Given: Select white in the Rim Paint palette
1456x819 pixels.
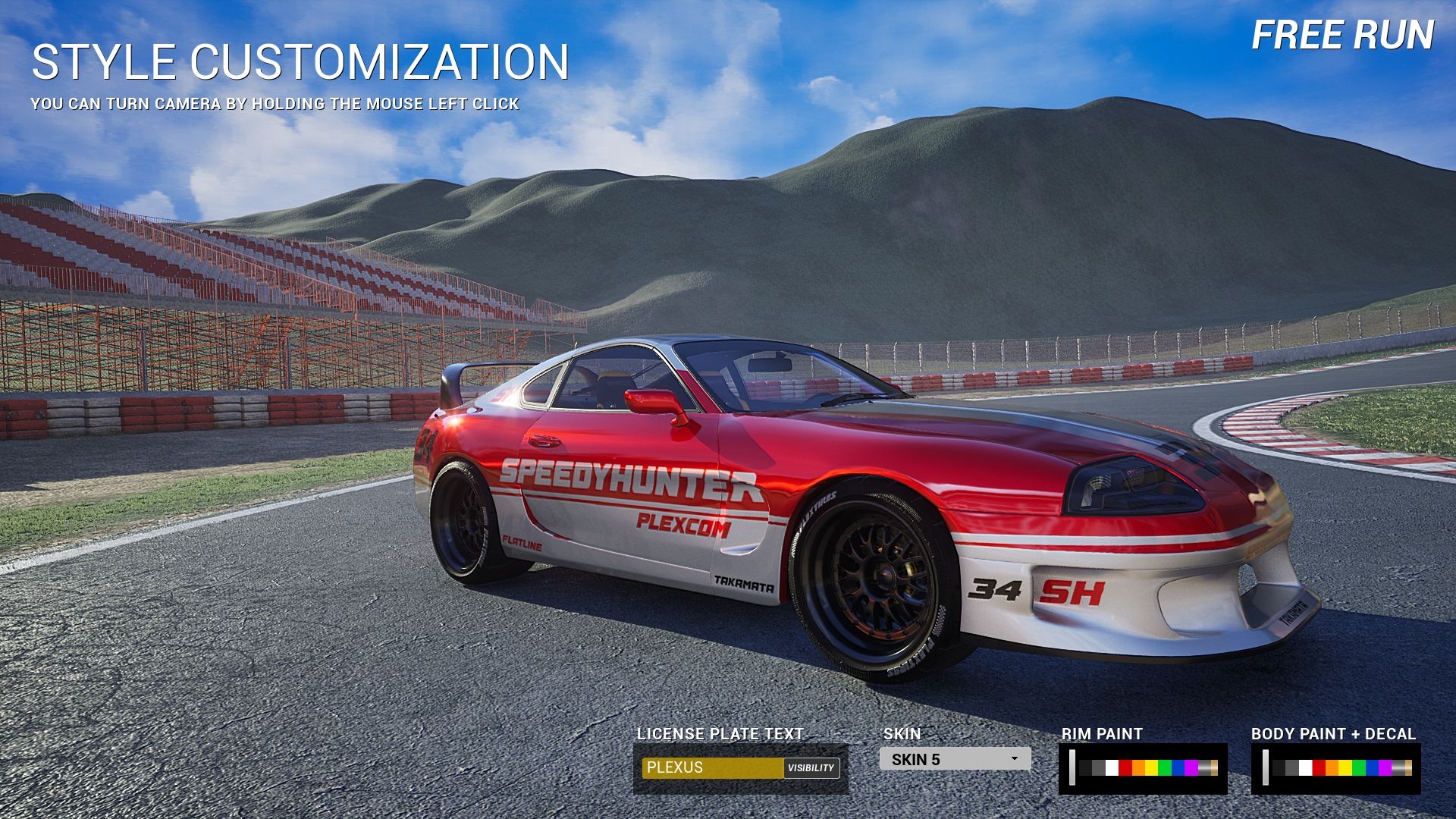Looking at the screenshot, I should [x=1112, y=768].
